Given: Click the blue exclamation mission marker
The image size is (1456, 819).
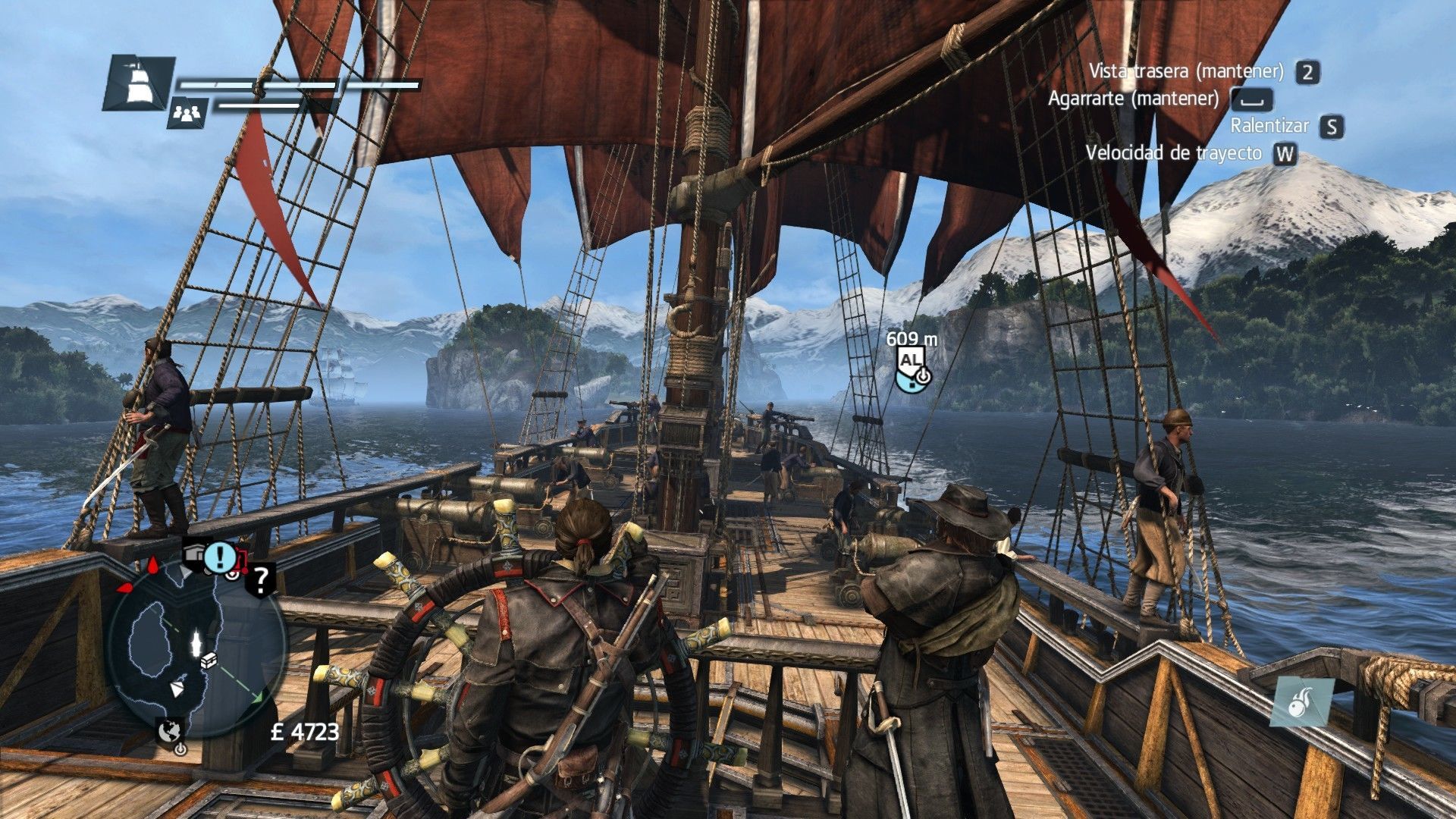Looking at the screenshot, I should point(221,556).
